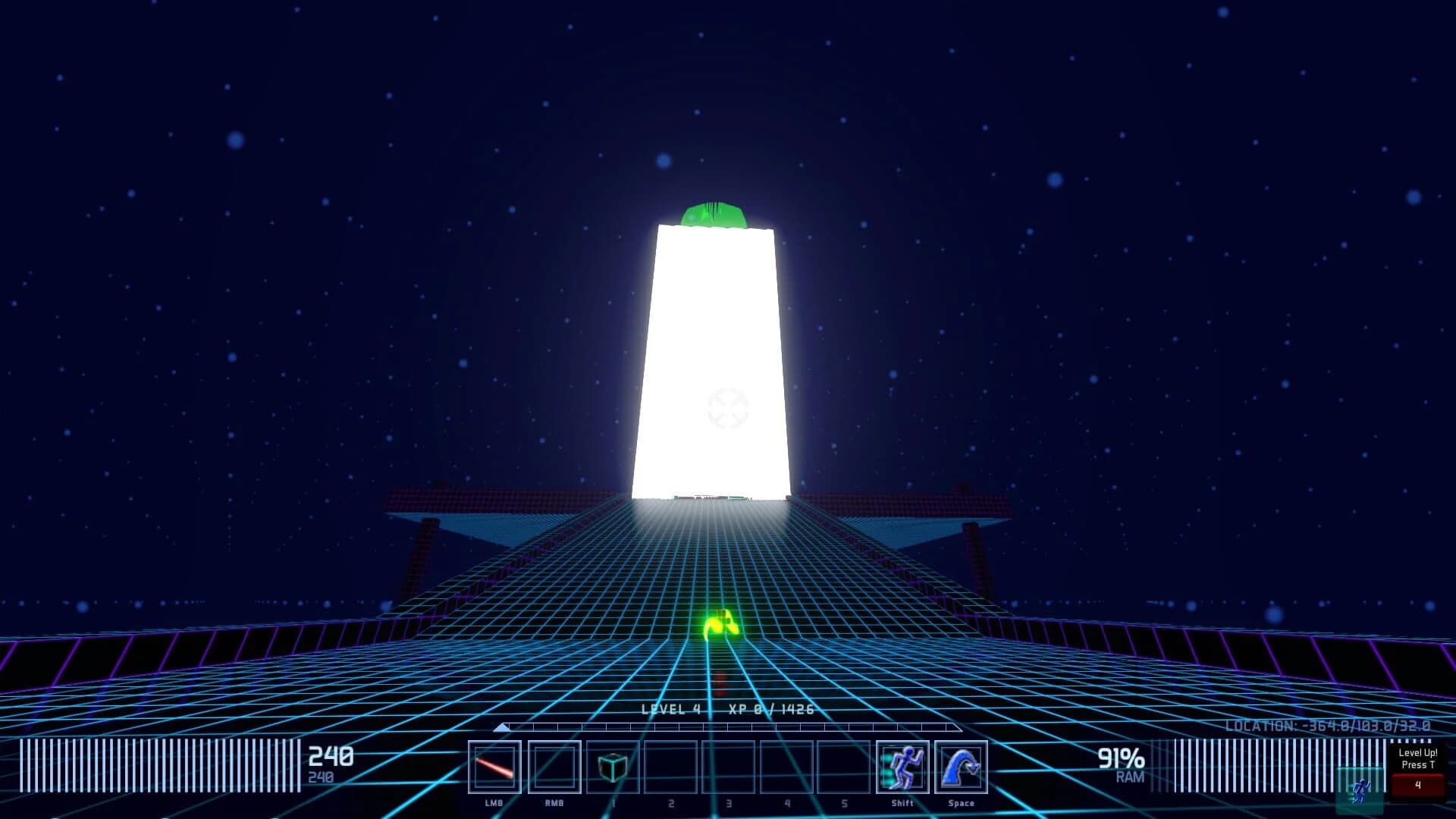Viewport: 1456px width, 819px height.
Task: Click the Level Up! Press T prompt
Action: point(1417,759)
